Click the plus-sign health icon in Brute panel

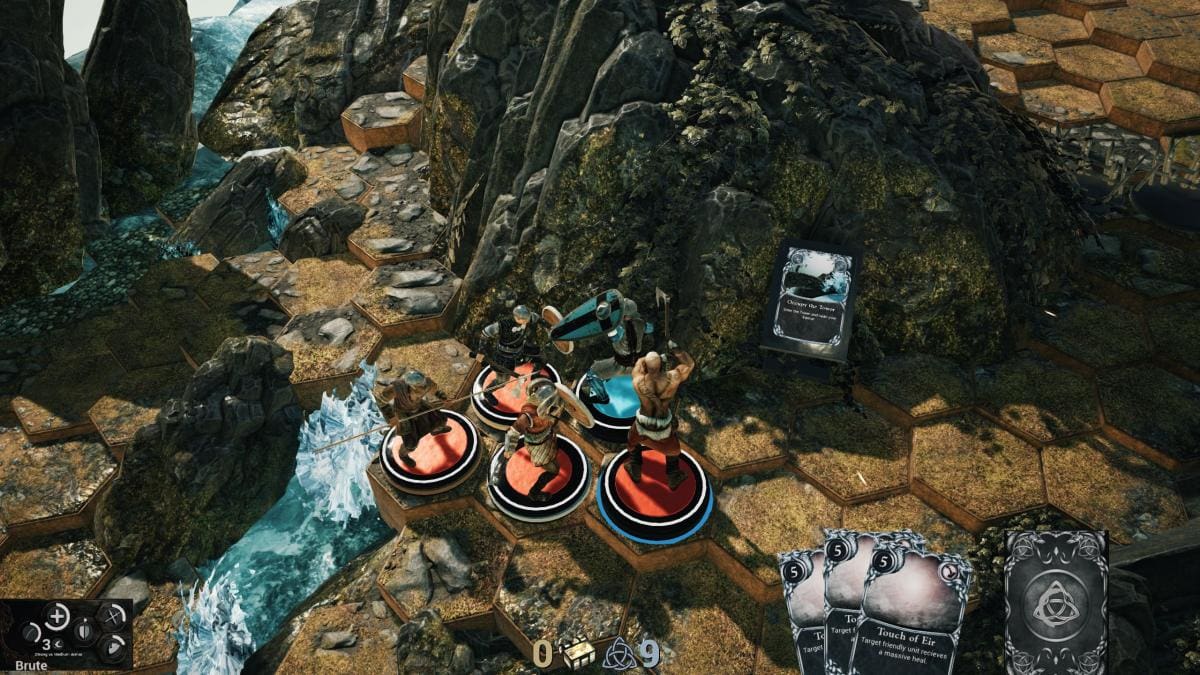58,616
